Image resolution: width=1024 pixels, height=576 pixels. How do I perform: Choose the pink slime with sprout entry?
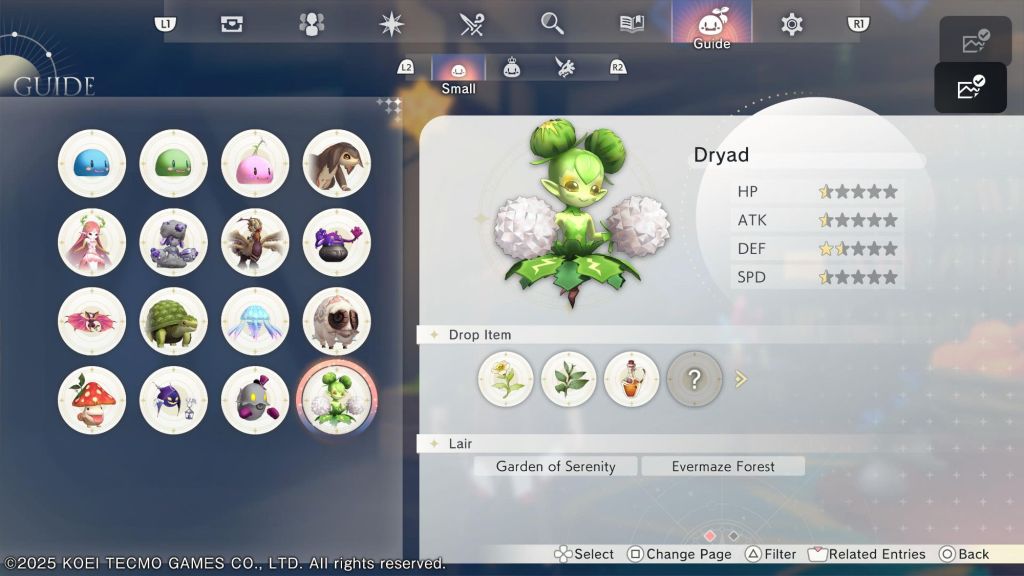pyautogui.click(x=255, y=163)
